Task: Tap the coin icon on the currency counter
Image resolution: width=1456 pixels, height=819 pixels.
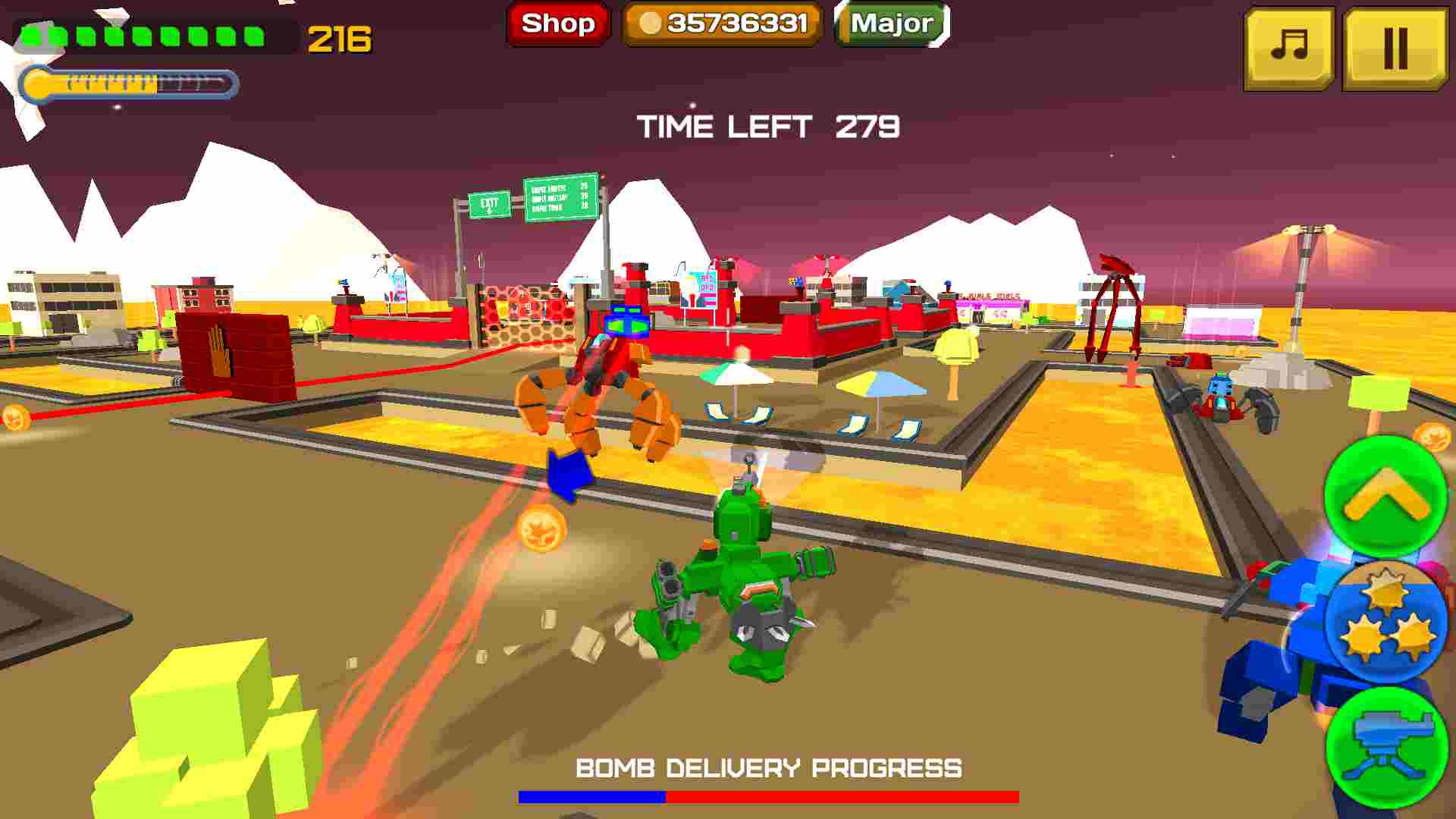Action: click(x=652, y=24)
